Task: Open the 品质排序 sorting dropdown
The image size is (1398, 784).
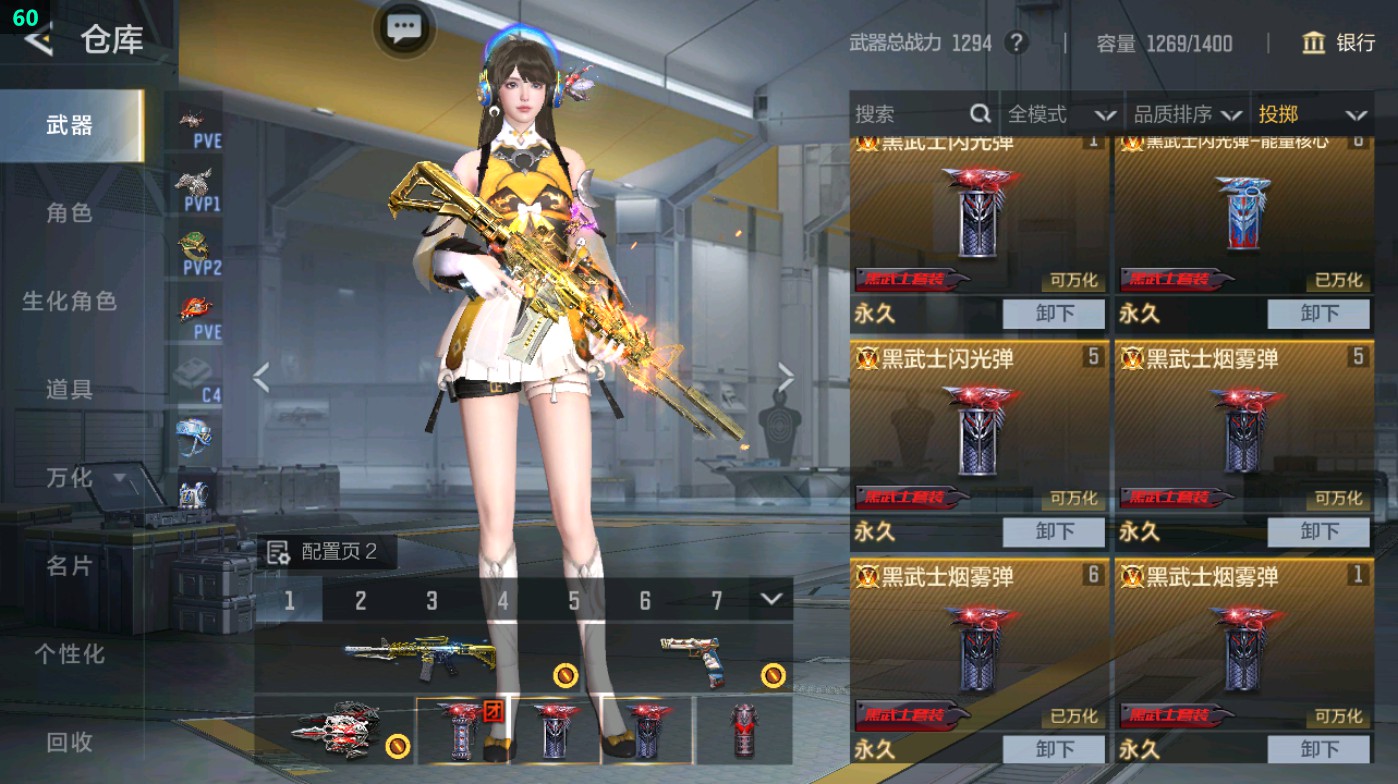Action: [1185, 114]
